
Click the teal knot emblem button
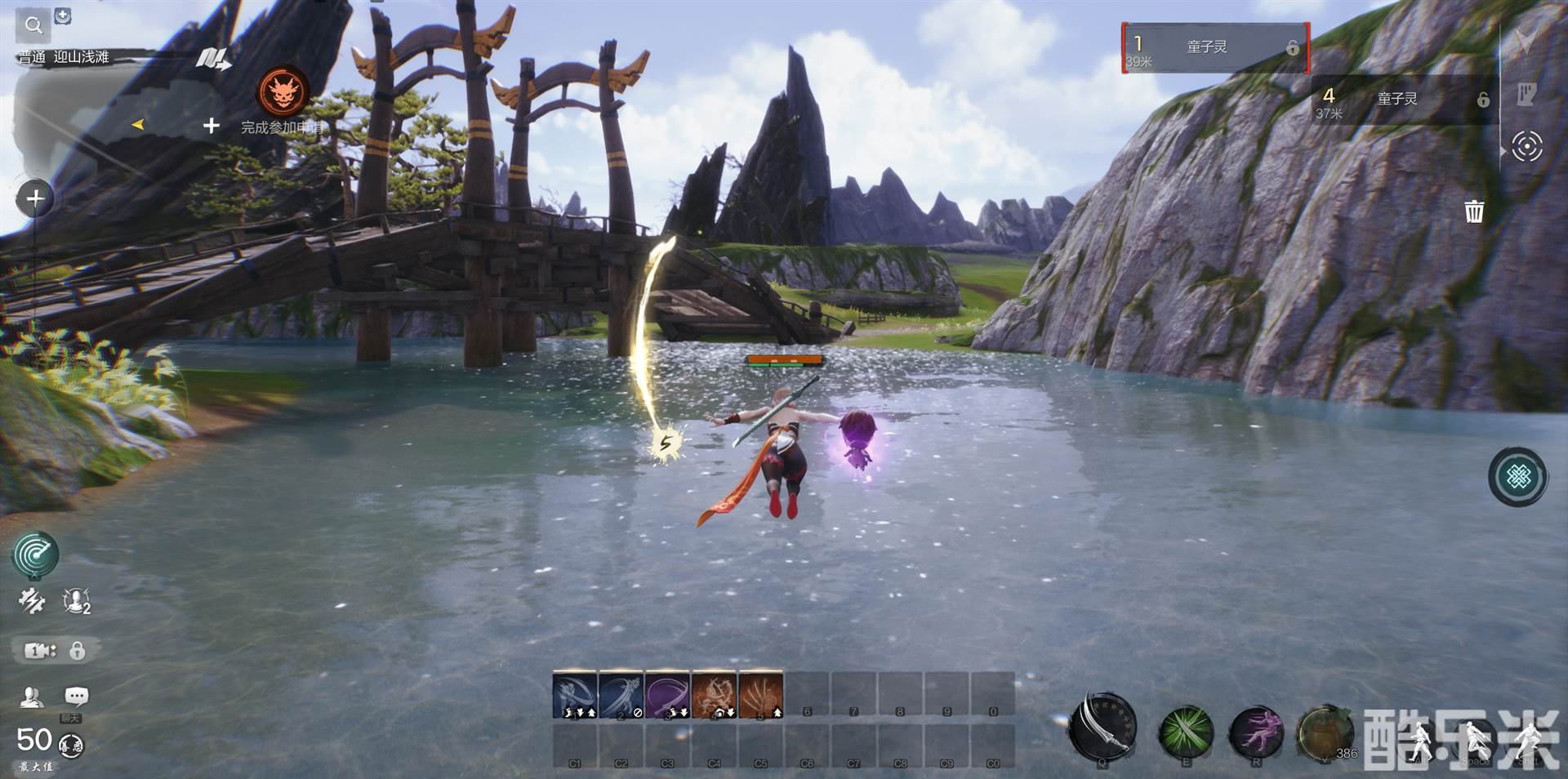point(1518,477)
